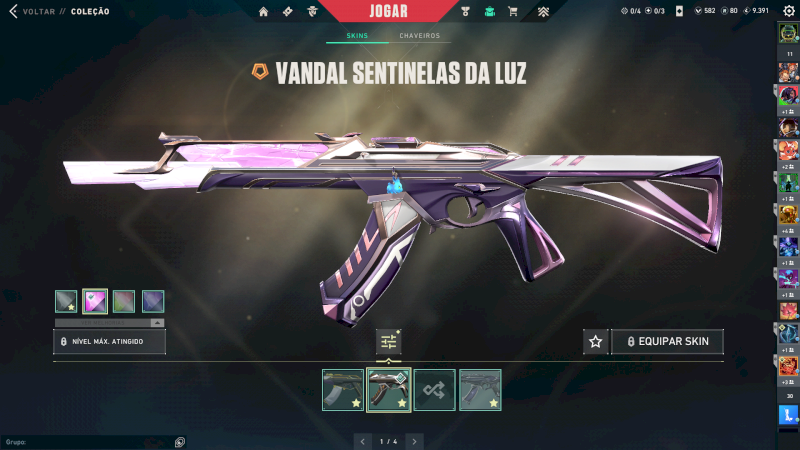This screenshot has height=450, width=800.
Task: Click the Grupo chat input field
Action: coord(85,442)
